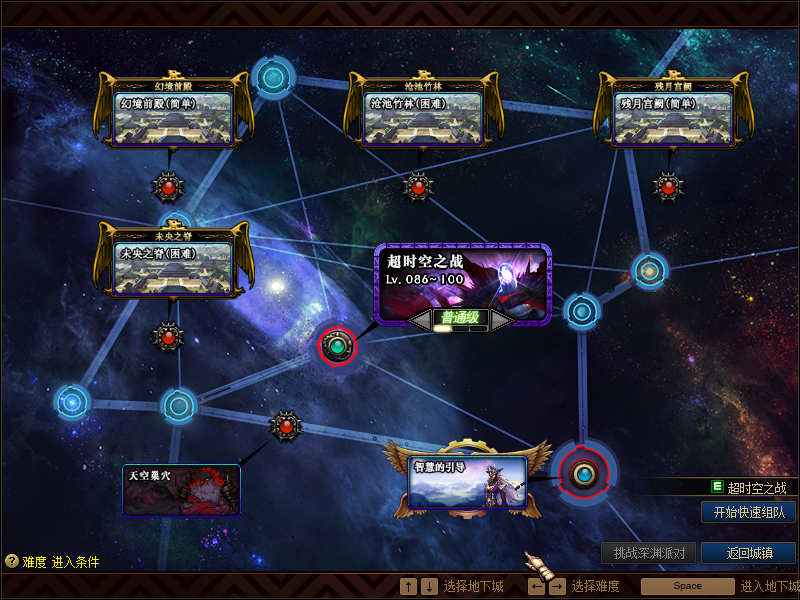Choose the 智慧的引导 dungeon card
800x600 pixels.
coord(467,481)
